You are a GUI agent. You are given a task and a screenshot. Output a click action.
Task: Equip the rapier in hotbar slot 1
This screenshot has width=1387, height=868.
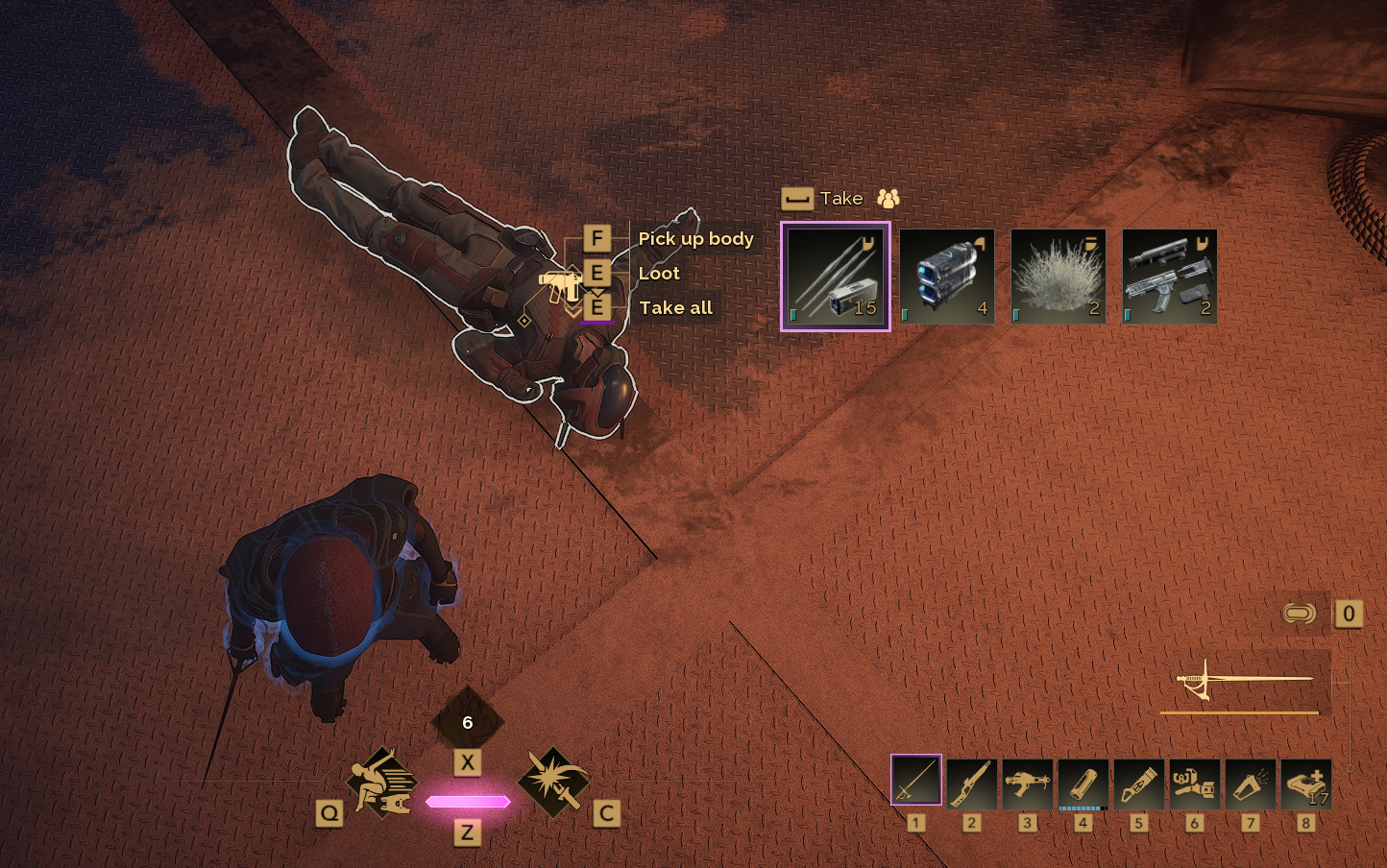click(916, 780)
